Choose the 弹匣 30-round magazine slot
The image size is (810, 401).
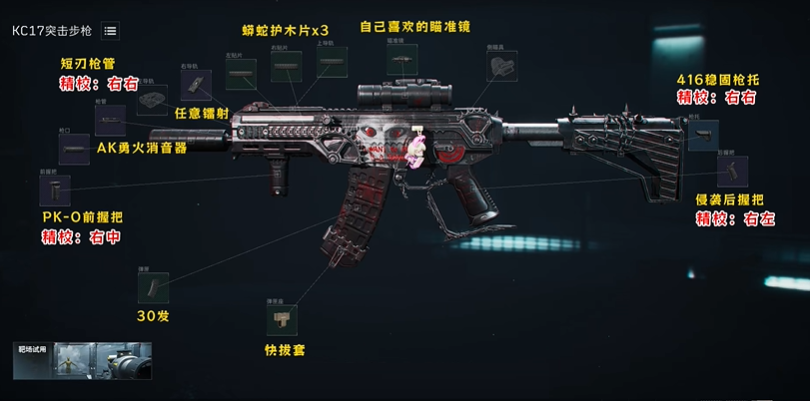pos(152,288)
